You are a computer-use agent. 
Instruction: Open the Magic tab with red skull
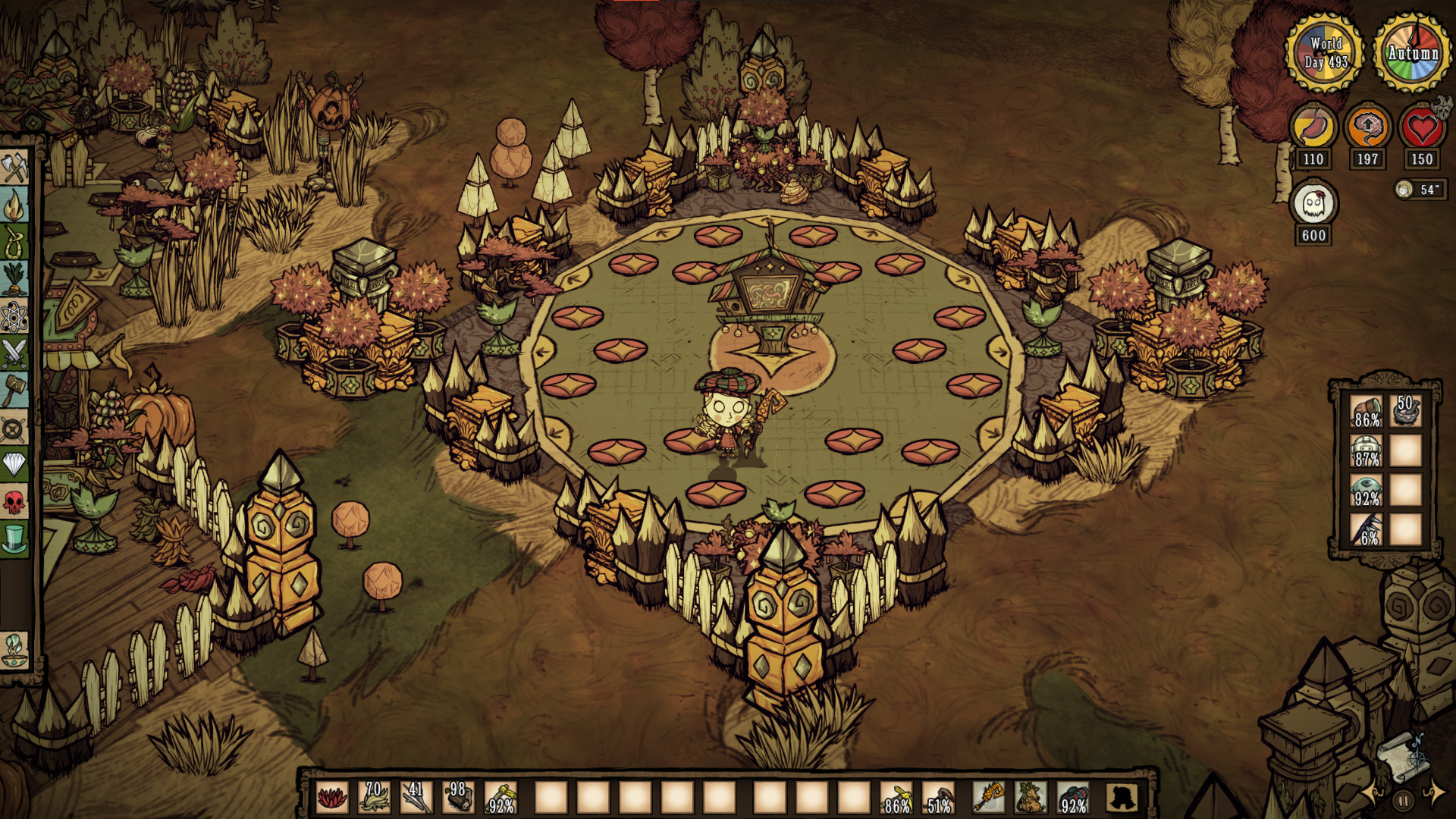click(14, 501)
